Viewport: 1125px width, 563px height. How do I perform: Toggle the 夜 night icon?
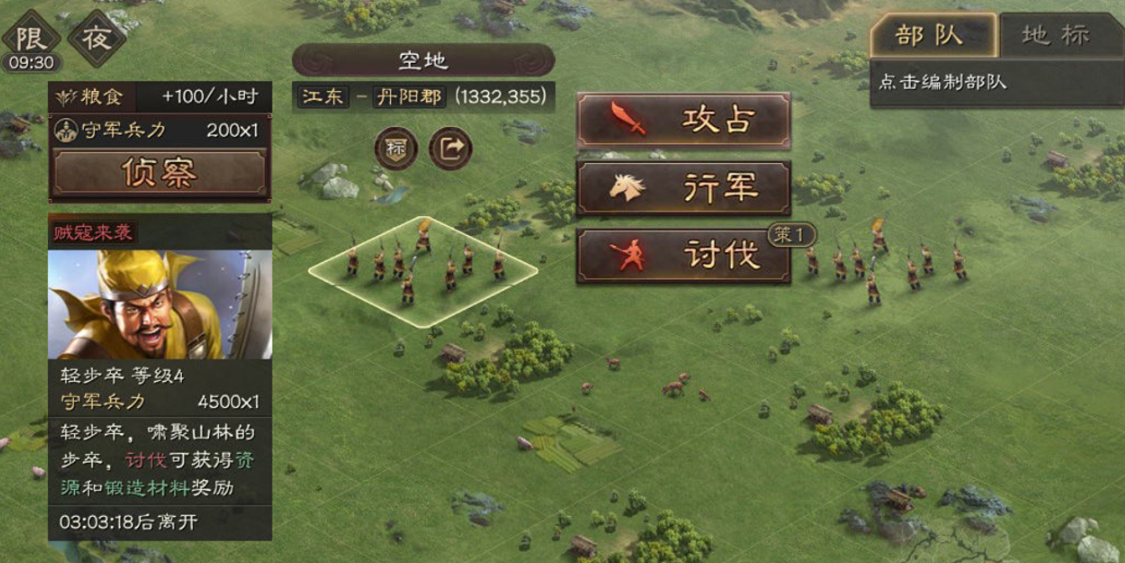[97, 40]
